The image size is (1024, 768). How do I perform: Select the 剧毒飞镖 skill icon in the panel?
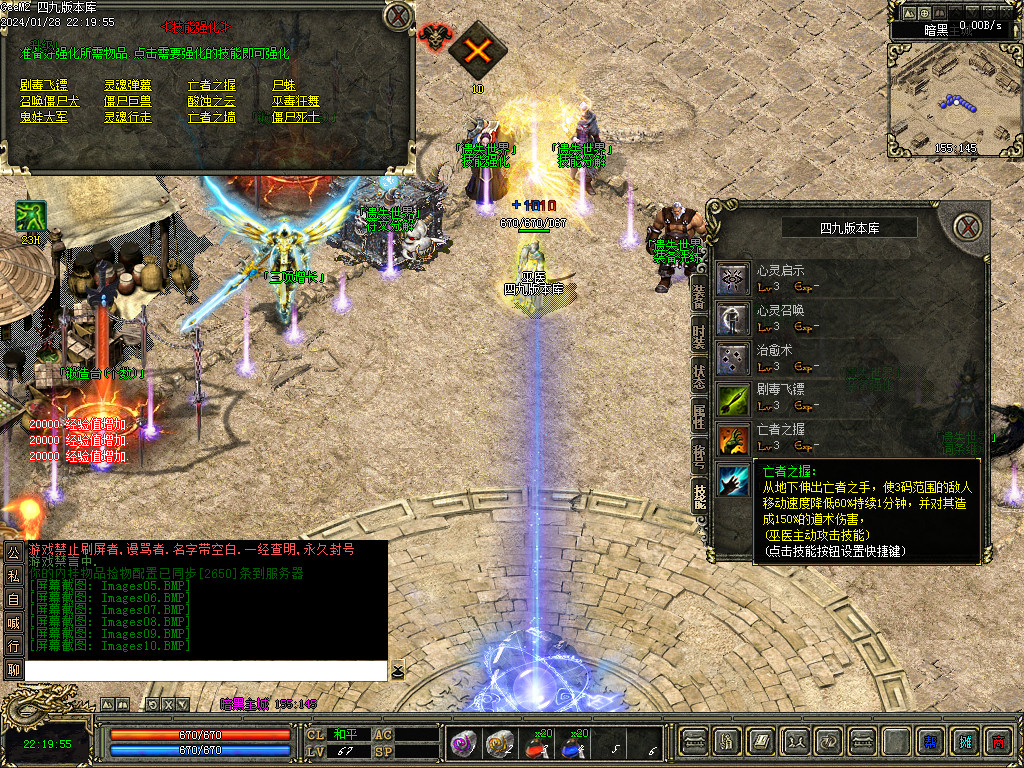point(734,398)
